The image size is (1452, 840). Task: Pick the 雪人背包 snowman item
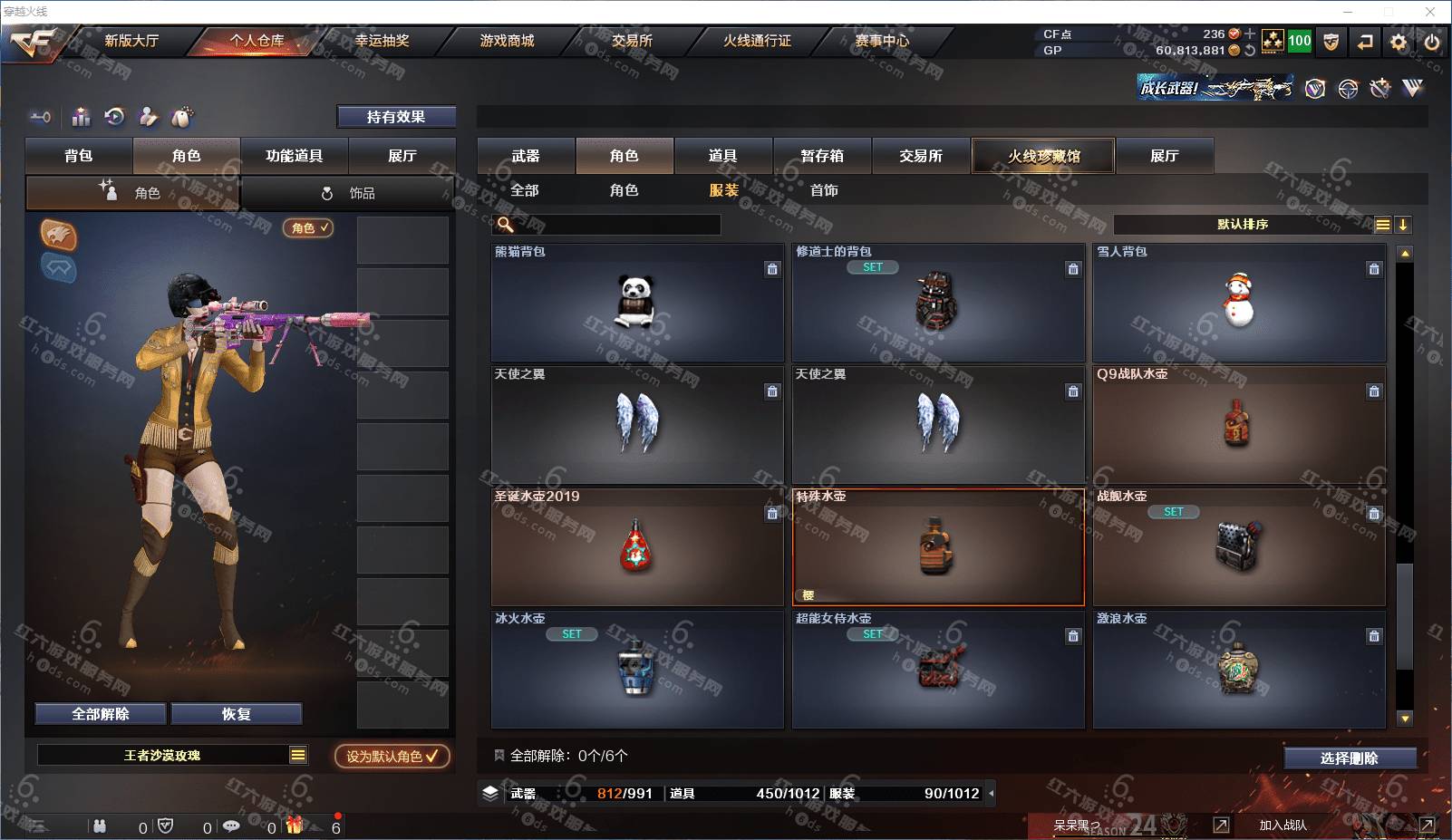[1239, 303]
